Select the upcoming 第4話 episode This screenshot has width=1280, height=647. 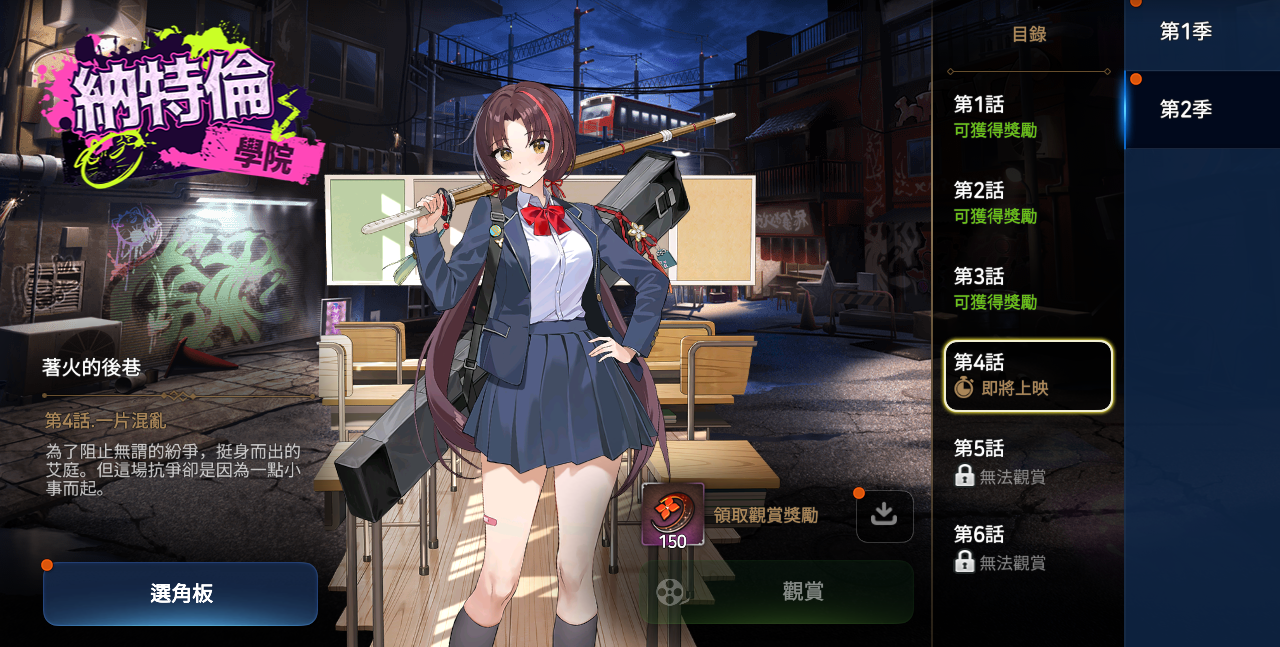pyautogui.click(x=1028, y=375)
